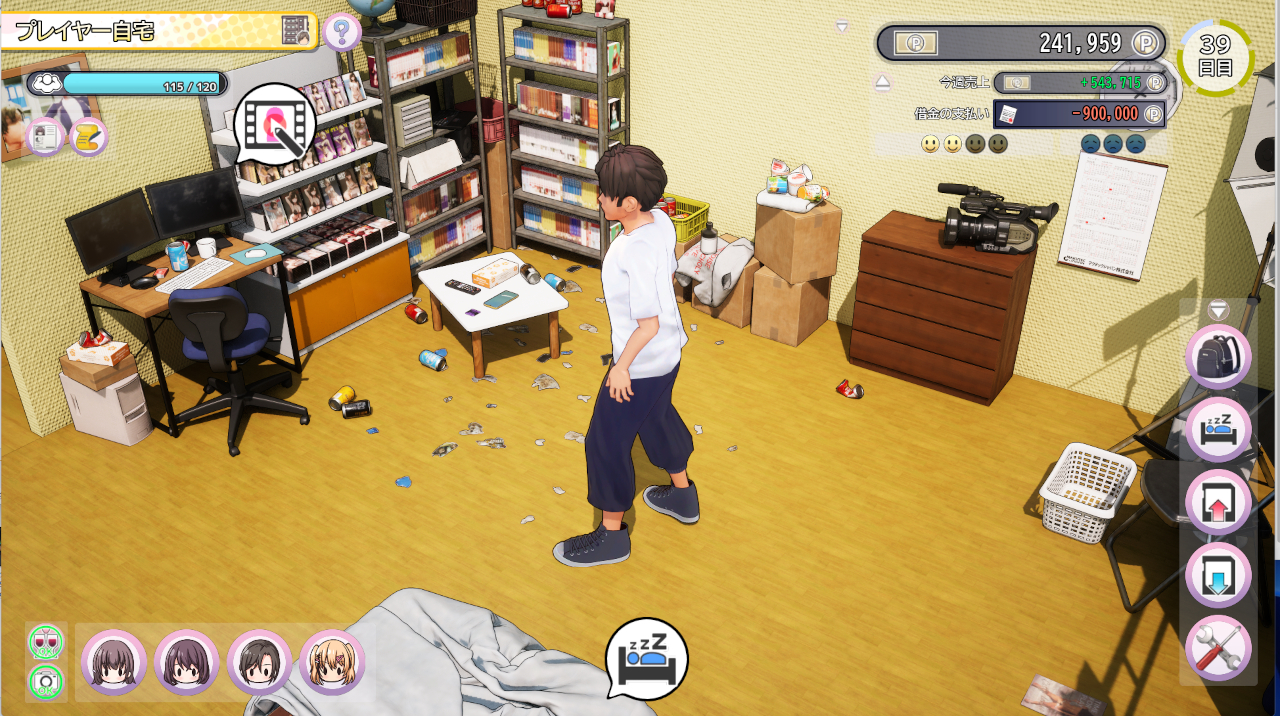This screenshot has height=716, width=1280.
Task: Open the scroll and quill notes icon
Action: point(88,137)
